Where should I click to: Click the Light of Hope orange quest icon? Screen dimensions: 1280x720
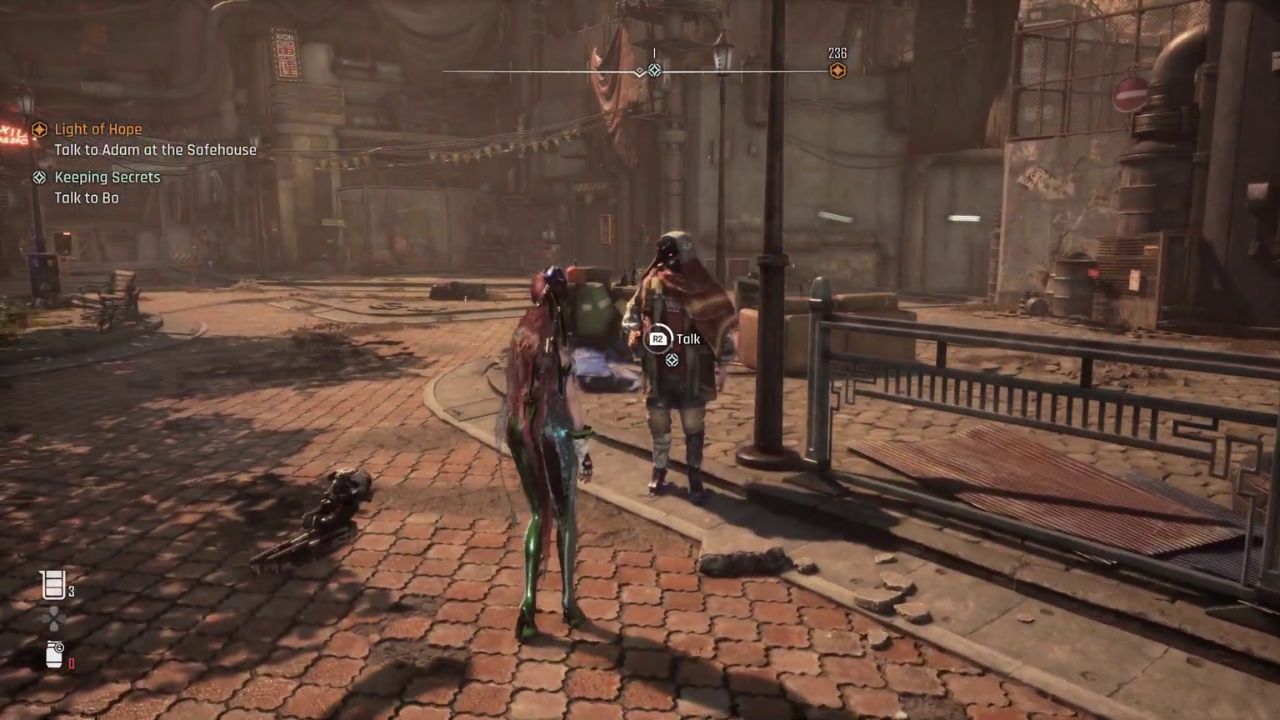click(x=39, y=129)
